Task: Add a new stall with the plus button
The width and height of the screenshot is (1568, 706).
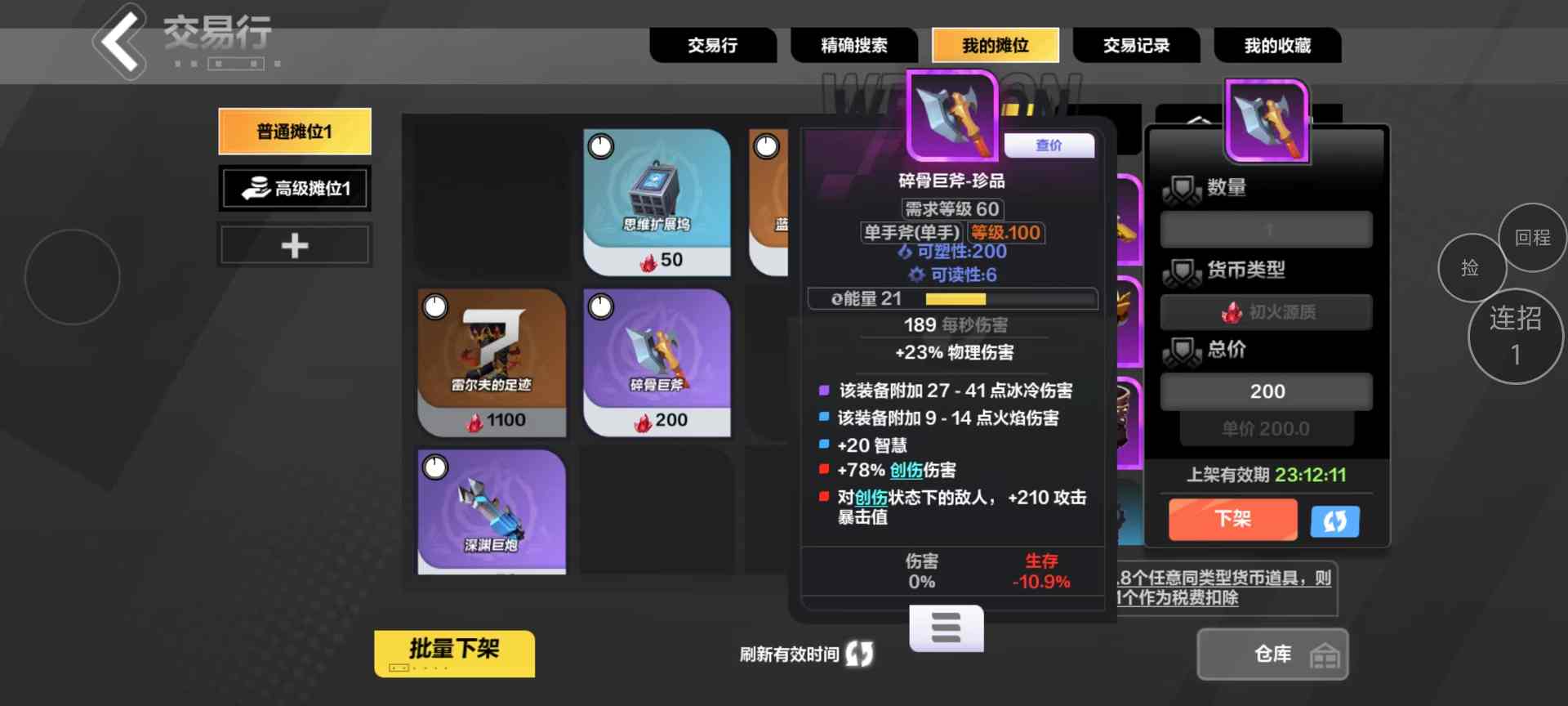Action: 294,244
